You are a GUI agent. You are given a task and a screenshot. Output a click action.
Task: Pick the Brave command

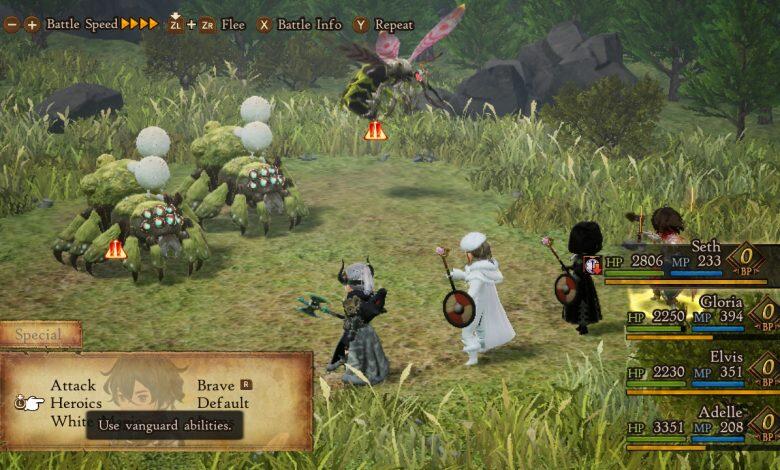(216, 385)
